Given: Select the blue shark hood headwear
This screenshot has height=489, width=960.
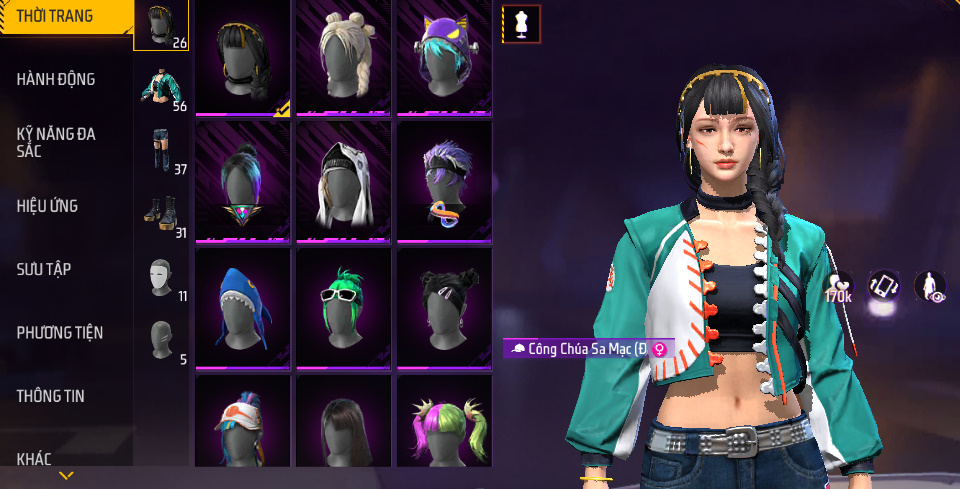Looking at the screenshot, I should 243,306.
